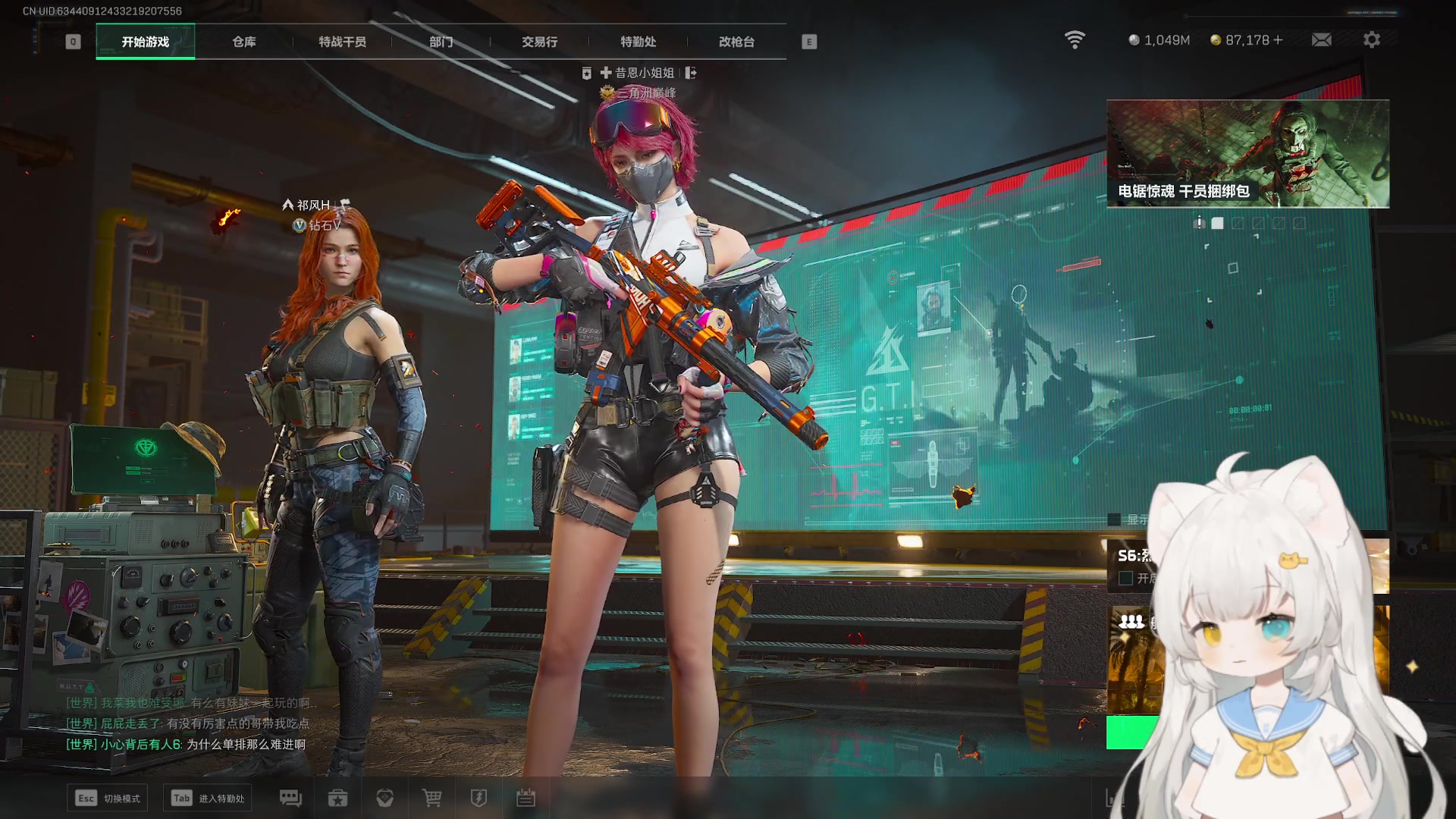Image resolution: width=1456 pixels, height=819 pixels.
Task: Open the calendar events icon
Action: click(526, 798)
